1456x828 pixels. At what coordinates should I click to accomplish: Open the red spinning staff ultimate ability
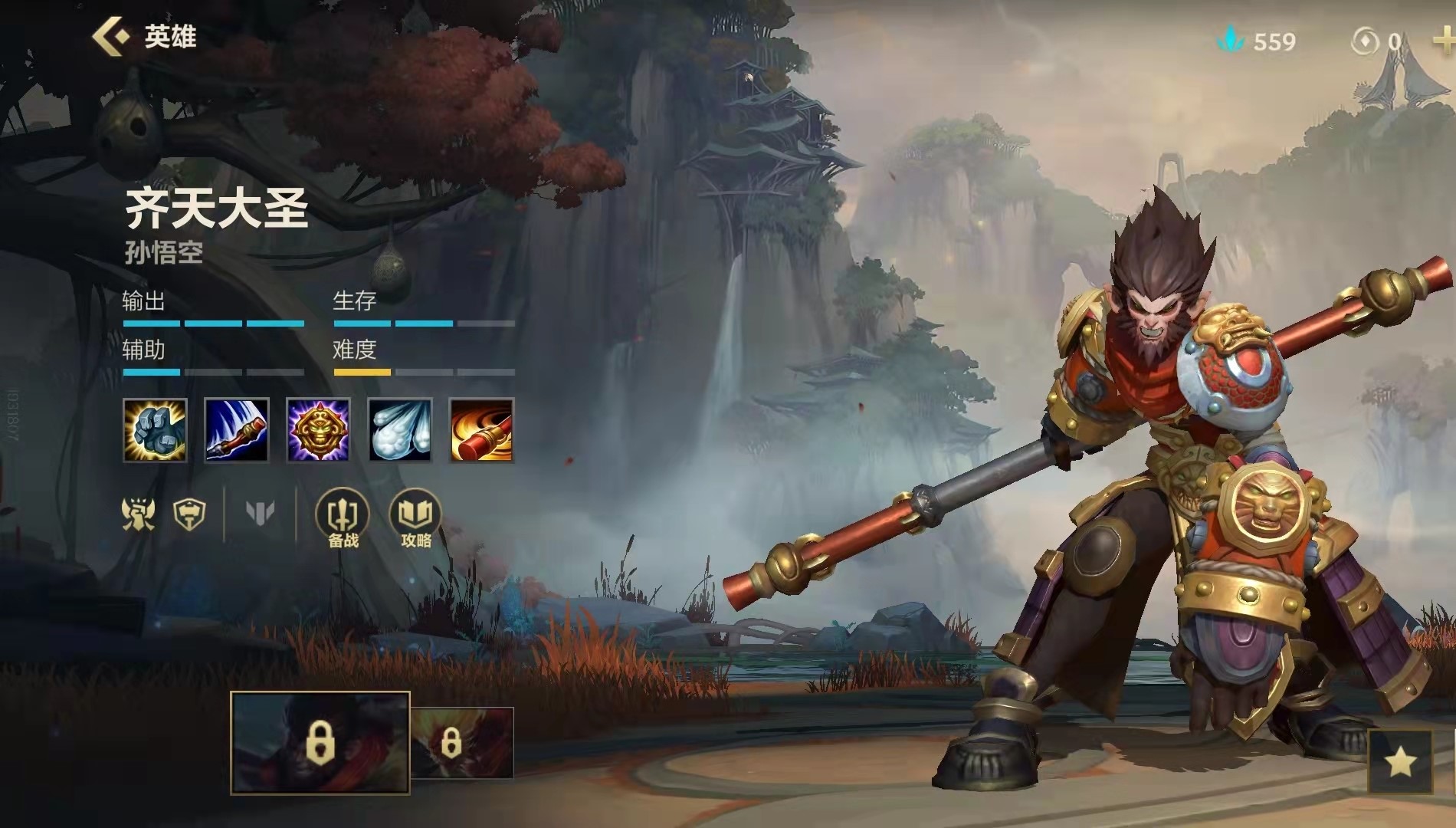click(x=481, y=430)
